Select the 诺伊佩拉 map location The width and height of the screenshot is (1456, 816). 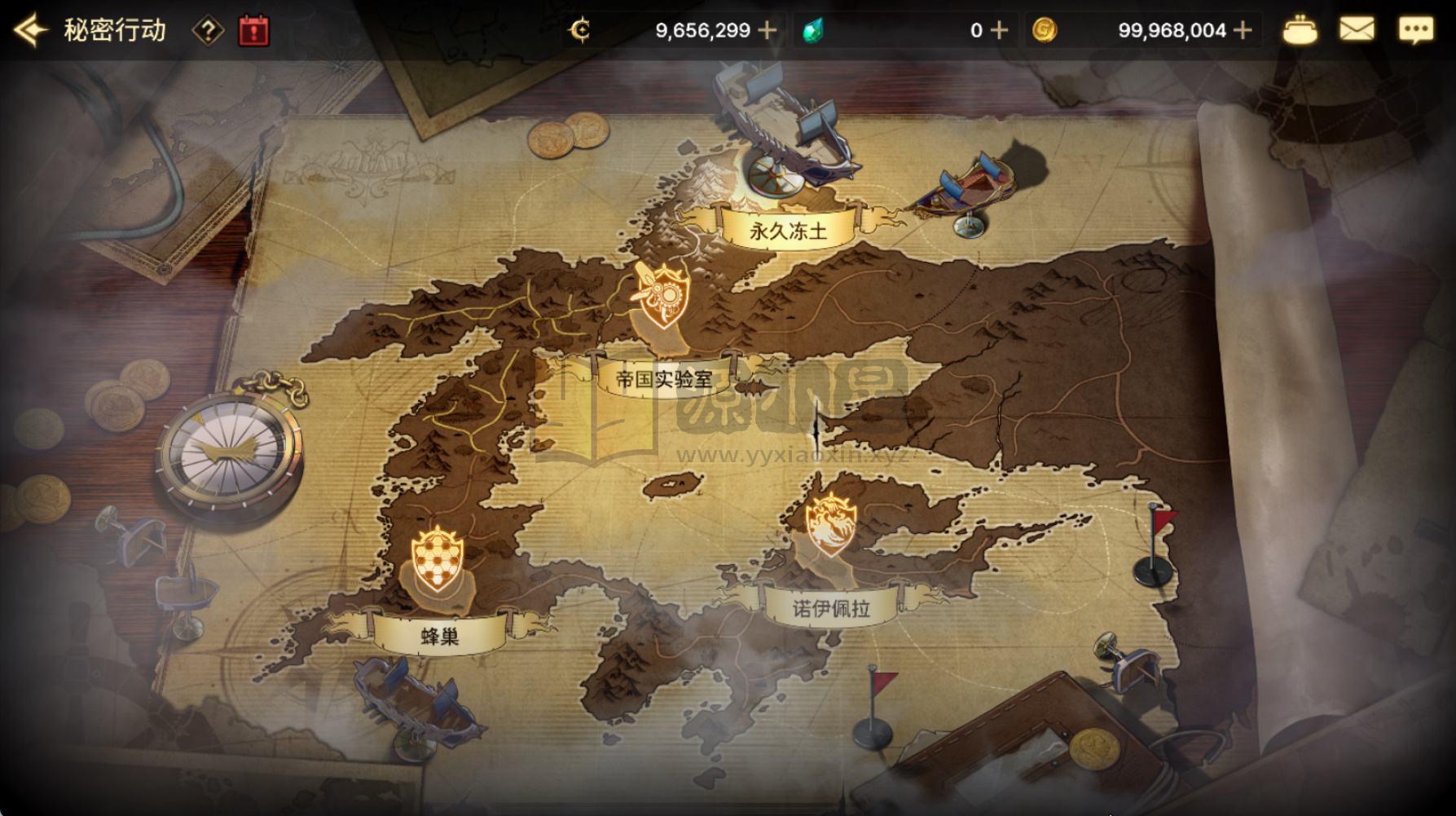pos(831,608)
